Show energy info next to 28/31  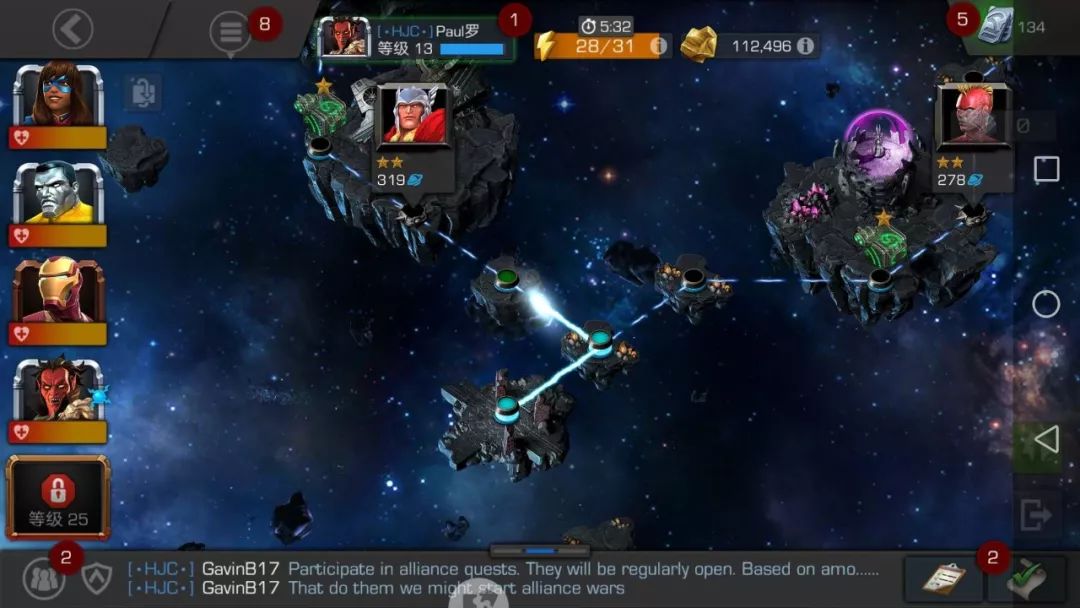(x=658, y=46)
